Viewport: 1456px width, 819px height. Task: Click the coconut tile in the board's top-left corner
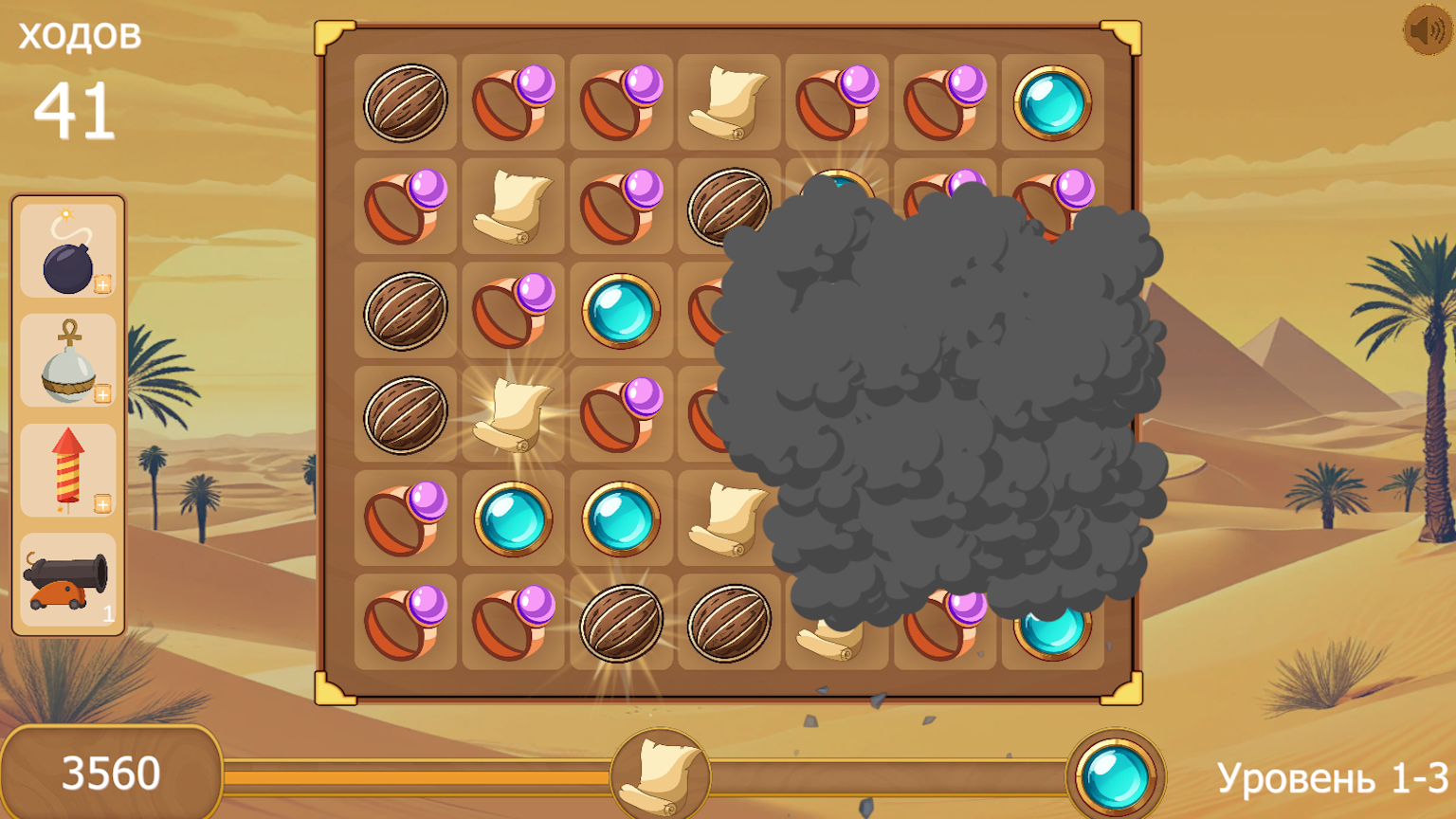[405, 101]
